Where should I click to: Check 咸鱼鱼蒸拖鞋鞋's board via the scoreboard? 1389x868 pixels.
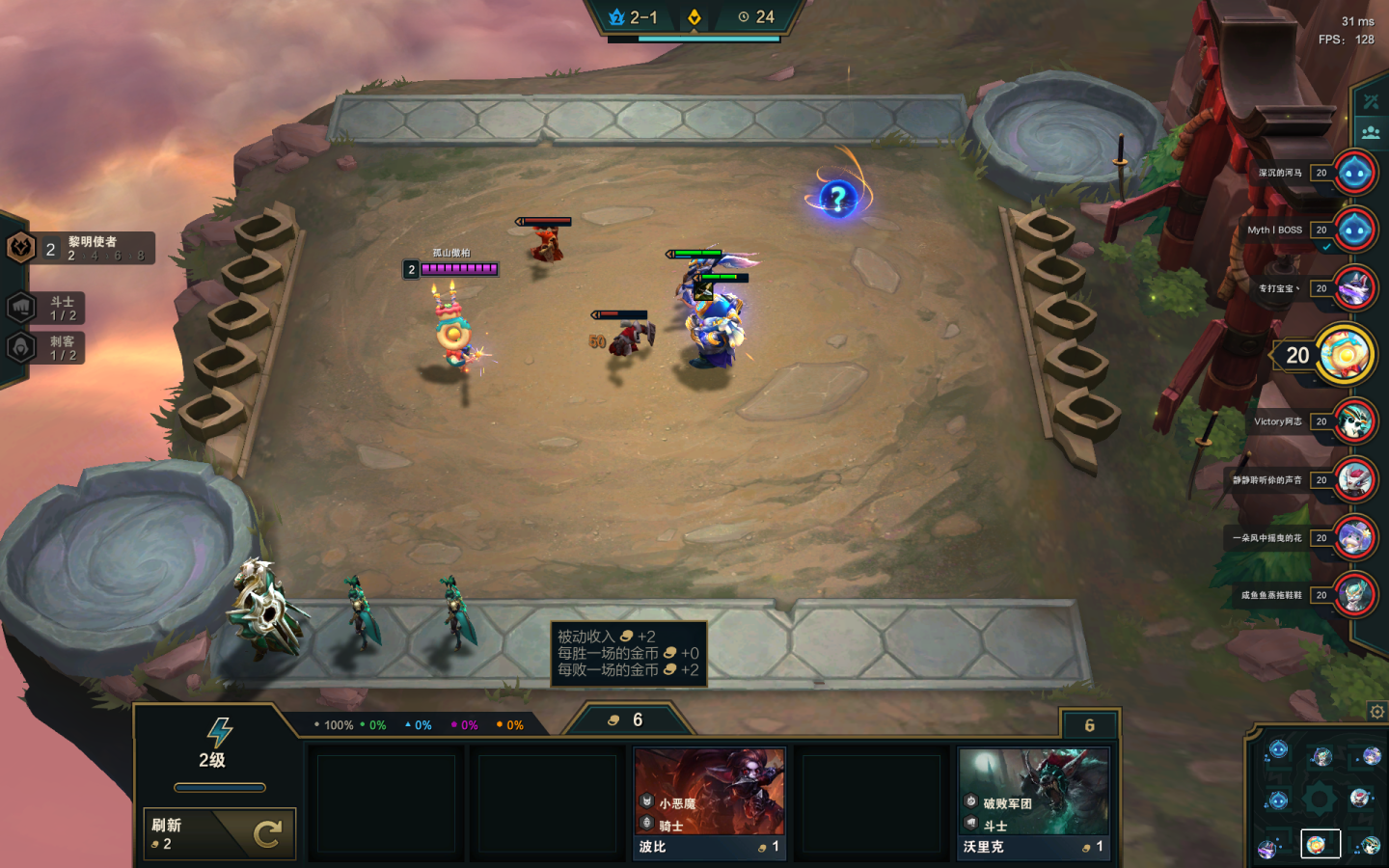[x=1354, y=595]
